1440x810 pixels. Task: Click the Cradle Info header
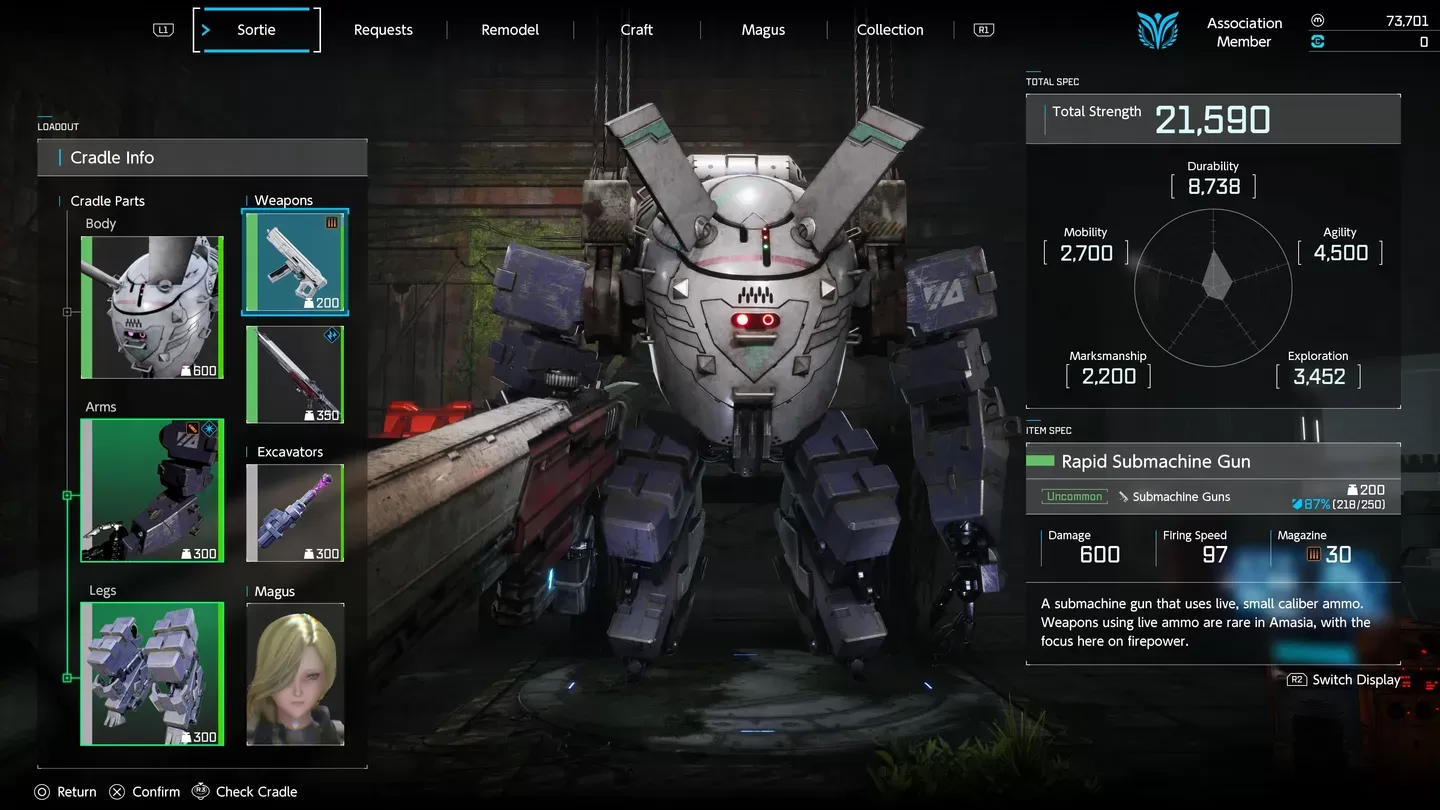pyautogui.click(x=202, y=158)
